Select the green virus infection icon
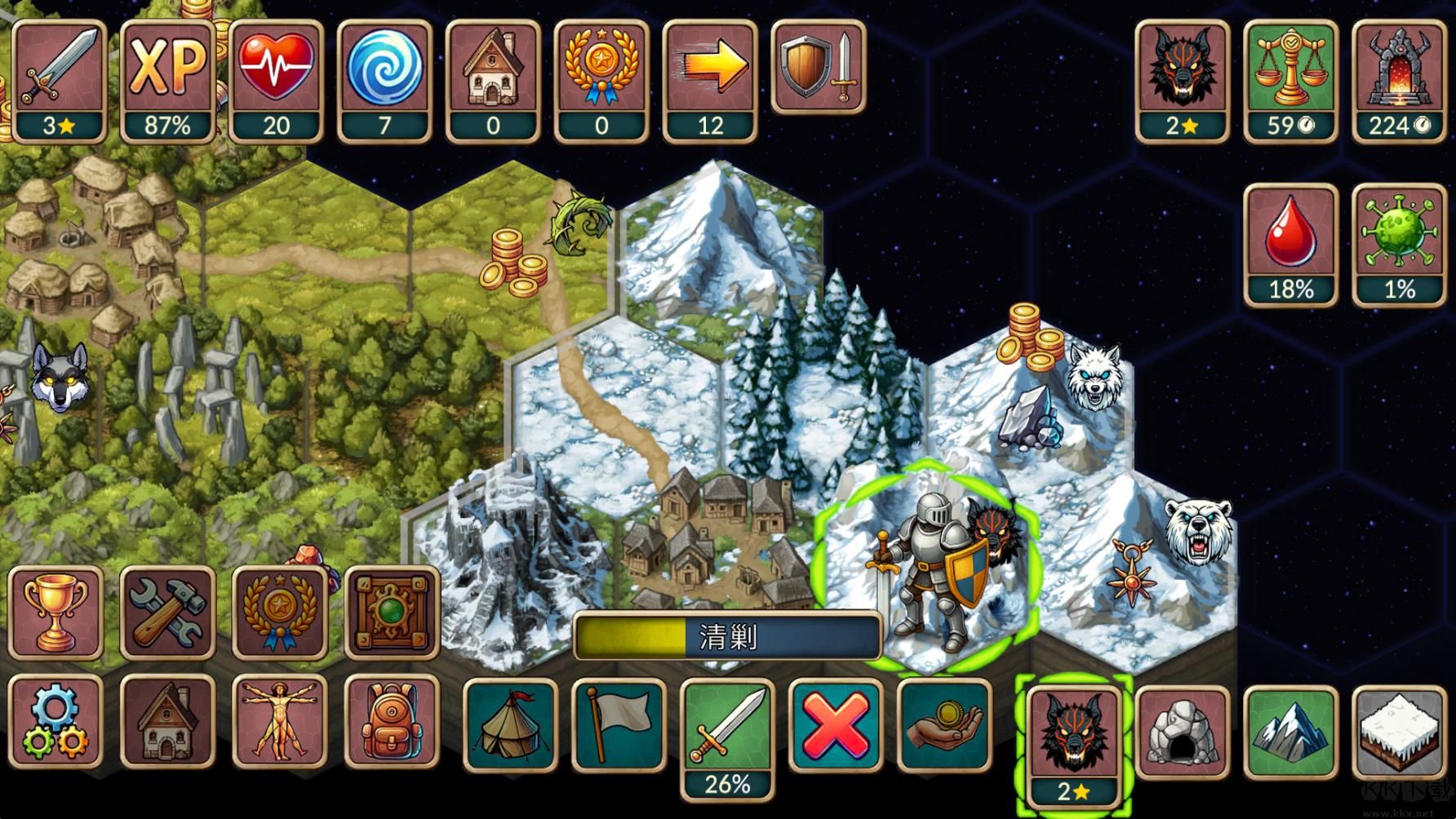Image resolution: width=1456 pixels, height=819 pixels. [x=1399, y=245]
